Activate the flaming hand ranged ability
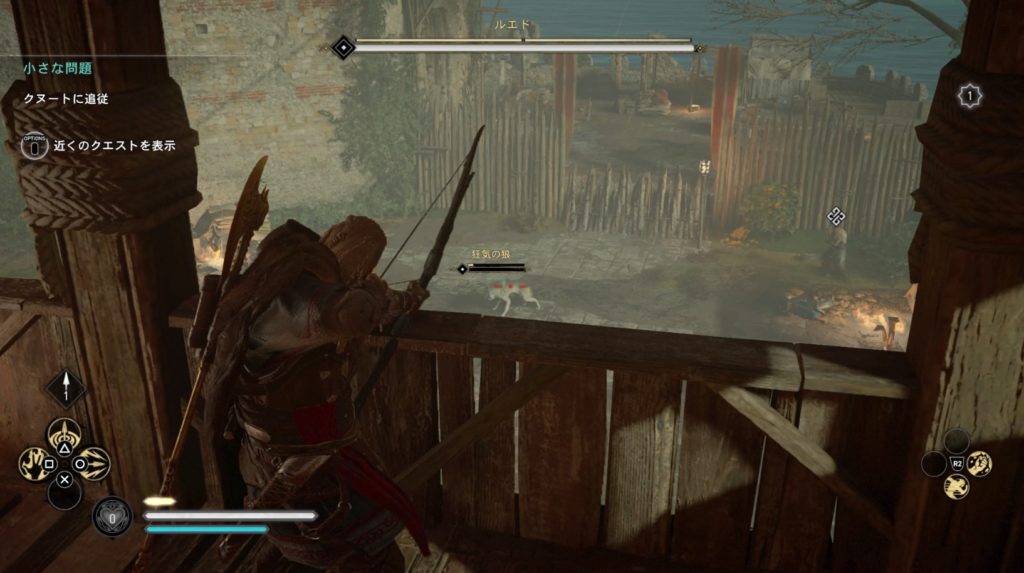 click(x=36, y=463)
